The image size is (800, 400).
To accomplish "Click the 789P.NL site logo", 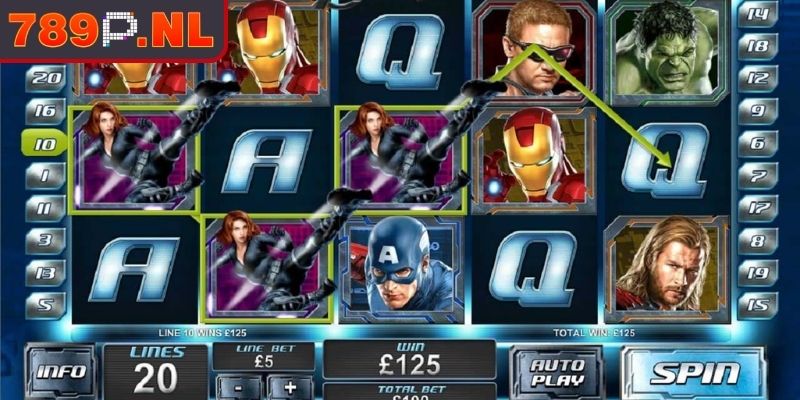I will 110,30.
